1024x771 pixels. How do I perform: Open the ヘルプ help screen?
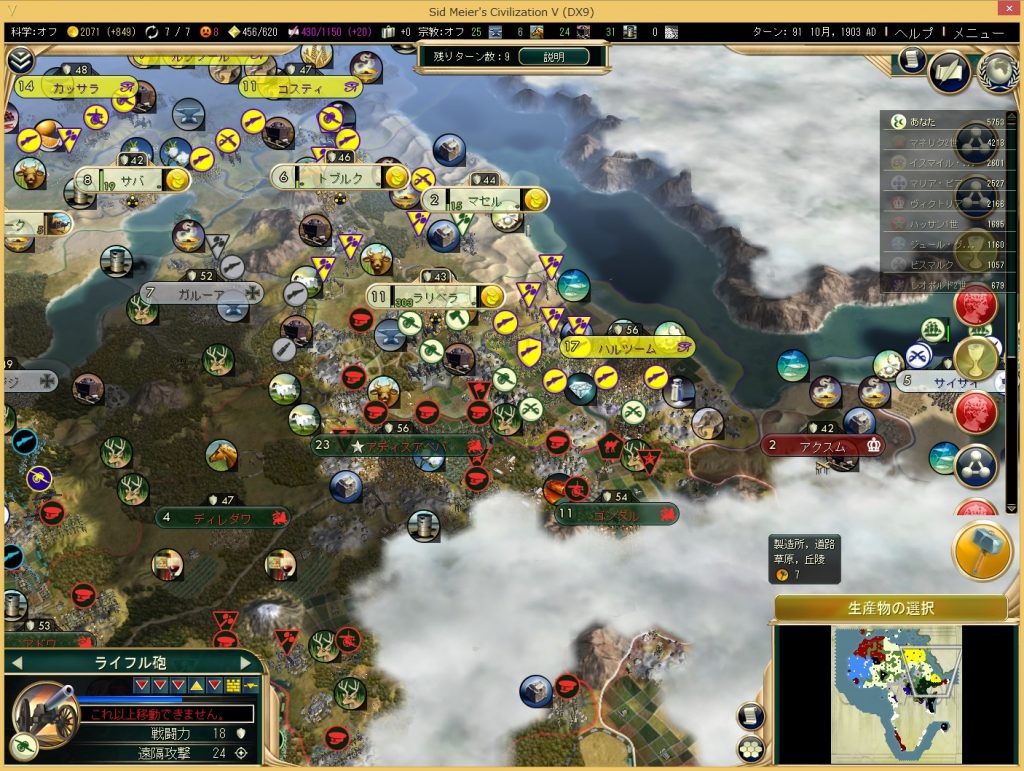(913, 32)
